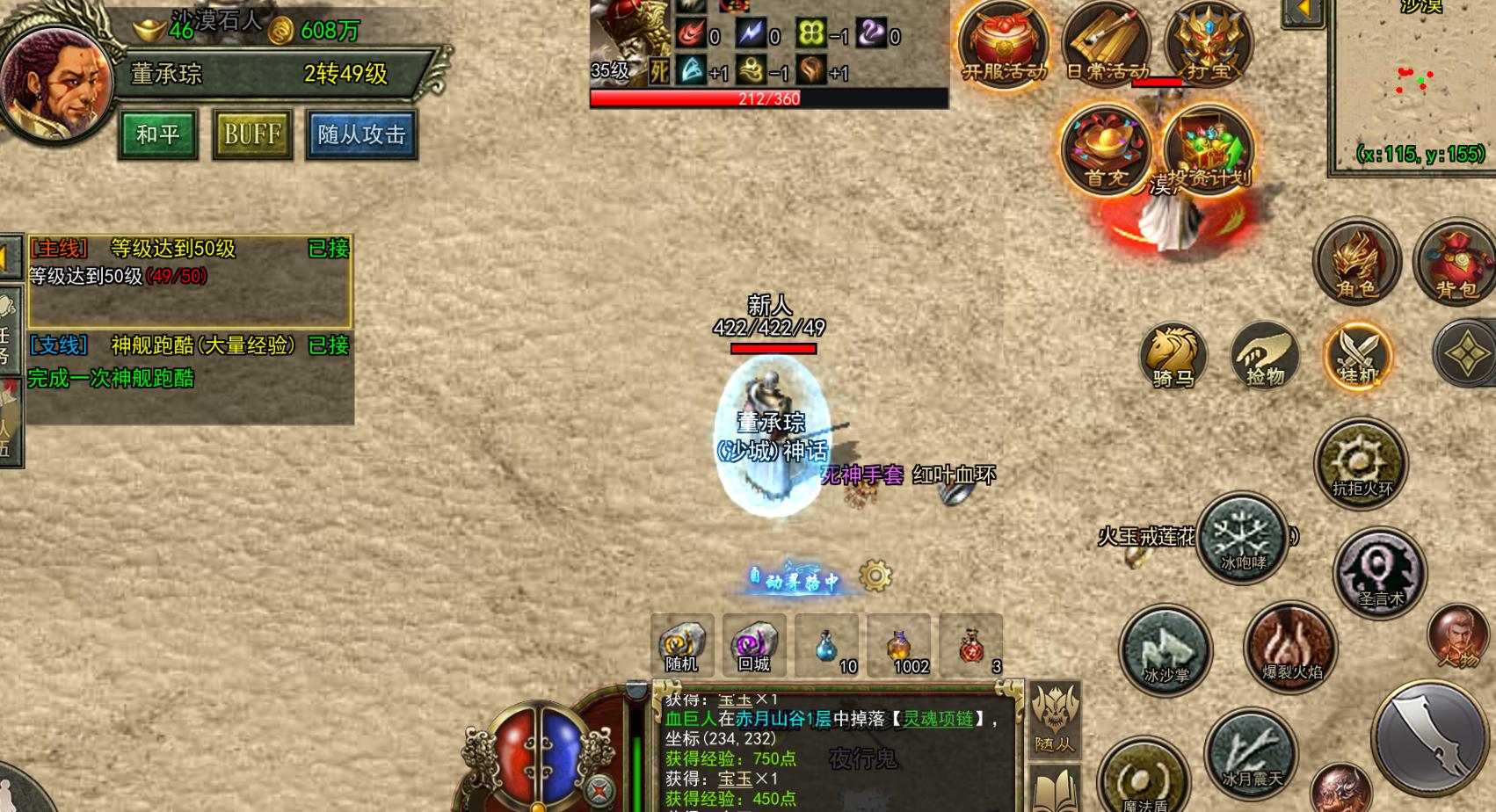This screenshot has width=1496, height=812.
Task: Toggle 和平 peace attack mode
Action: (156, 134)
